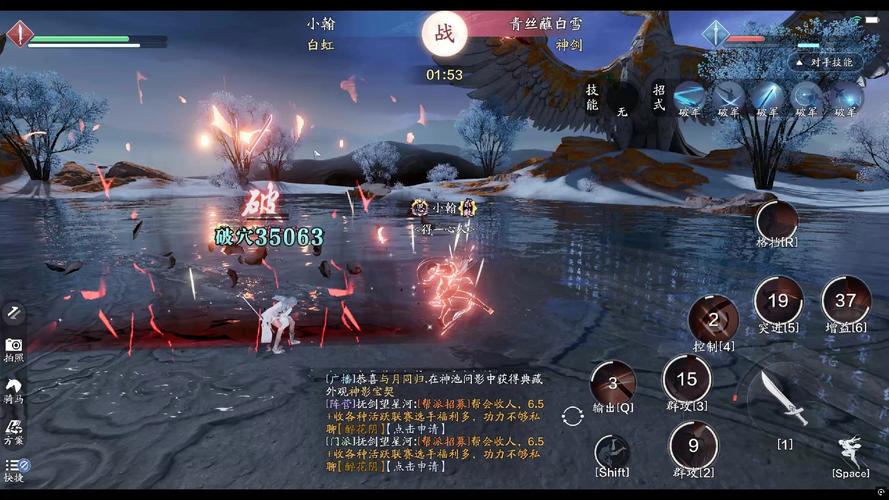Attack with the sword basic attack button
The height and width of the screenshot is (500, 889).
[783, 398]
